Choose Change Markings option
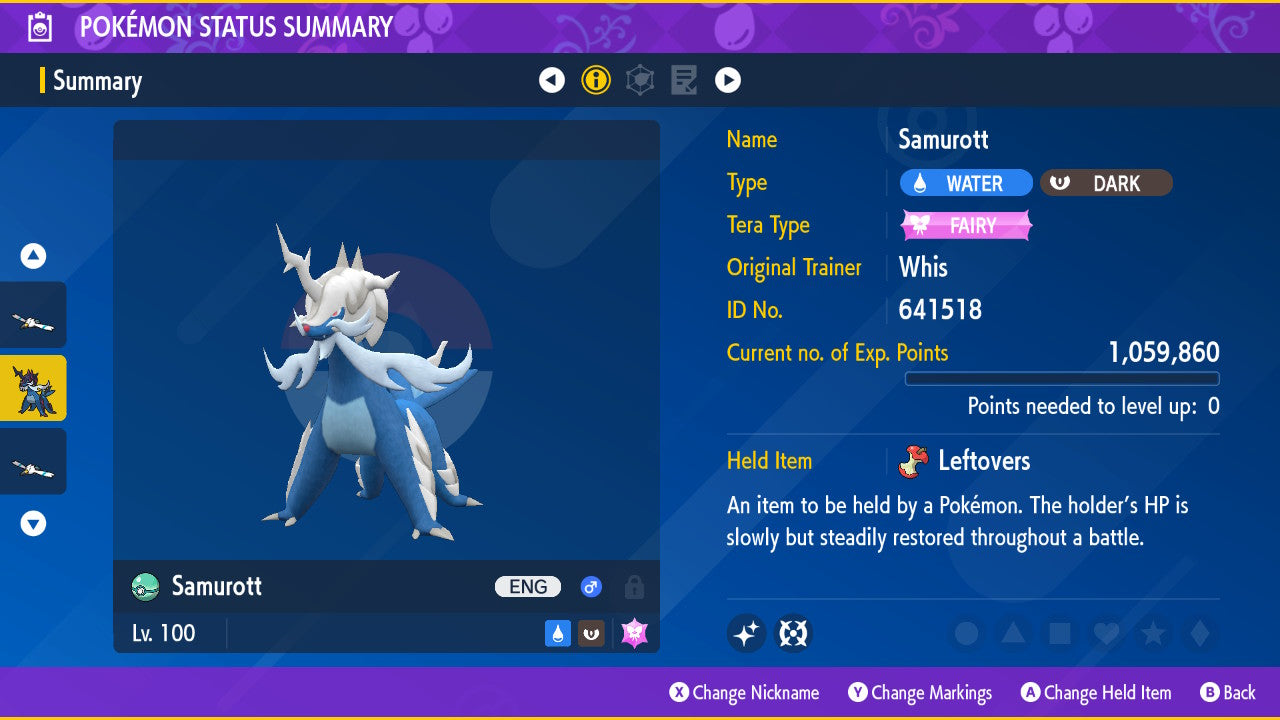Image resolution: width=1280 pixels, height=720 pixels. [920, 692]
